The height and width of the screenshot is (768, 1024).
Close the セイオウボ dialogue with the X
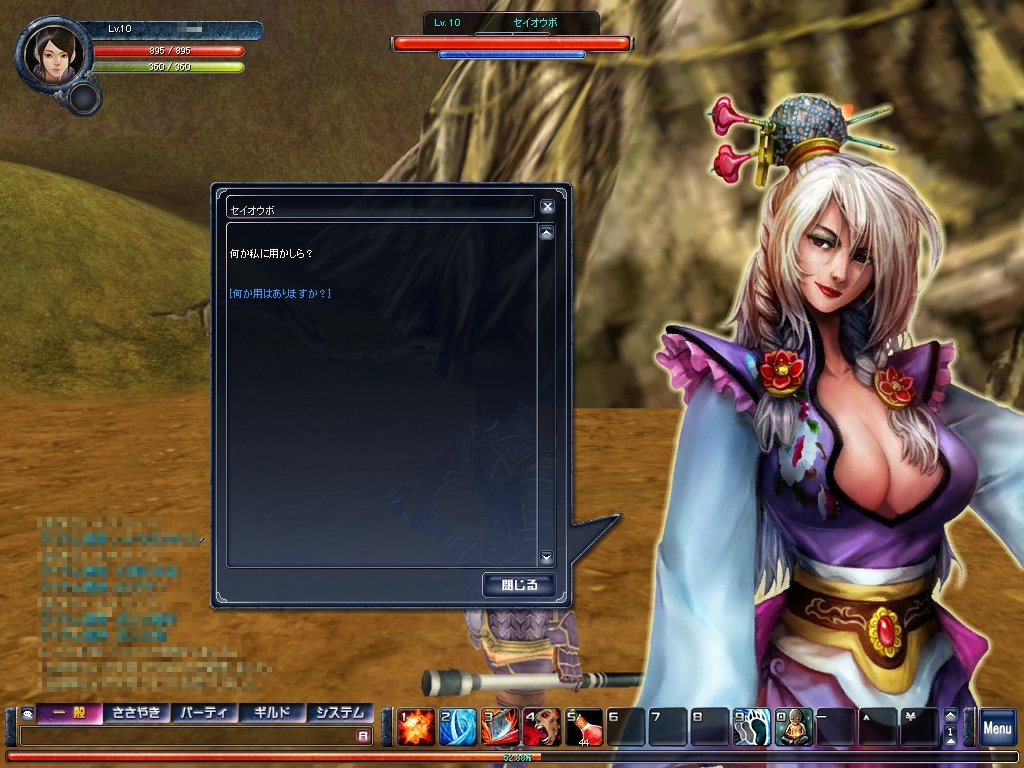tap(547, 207)
